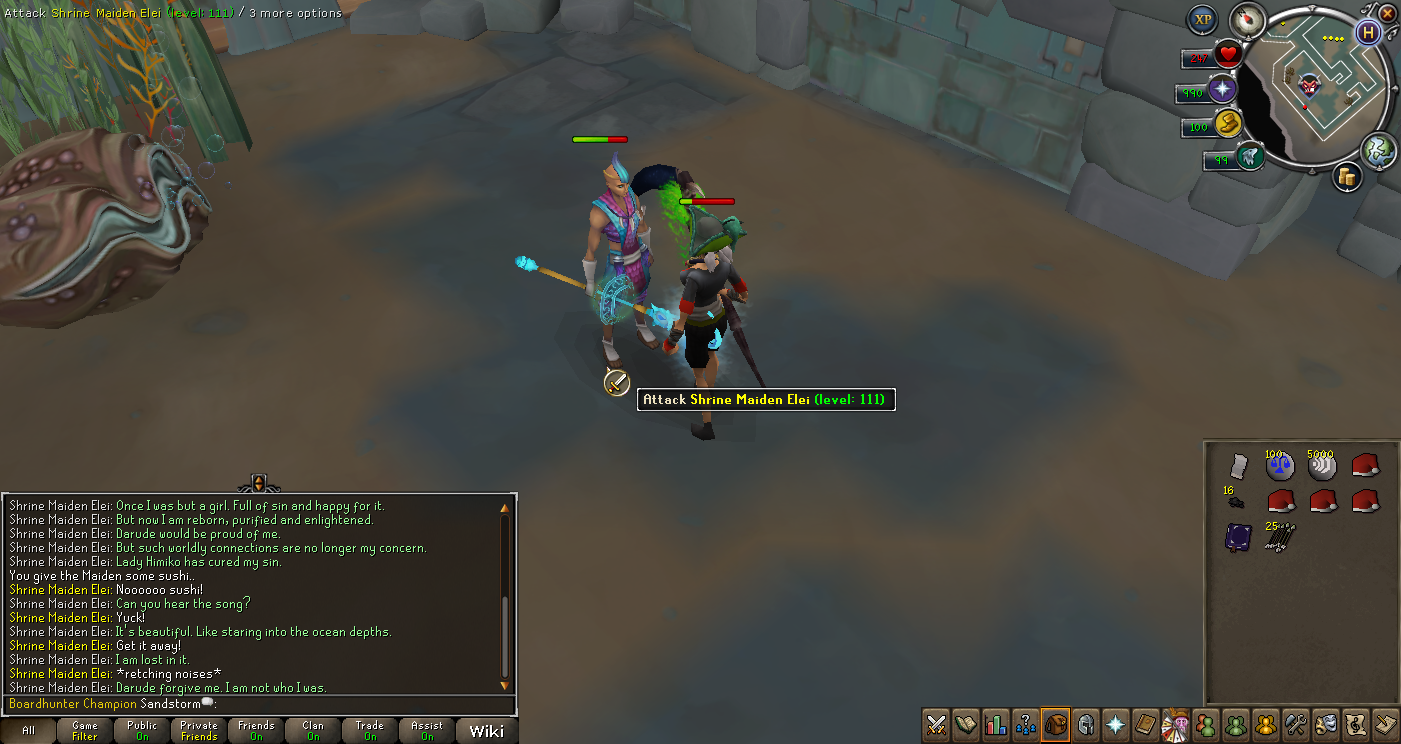
Task: Select the stack of 25 arrows
Action: coord(1280,537)
